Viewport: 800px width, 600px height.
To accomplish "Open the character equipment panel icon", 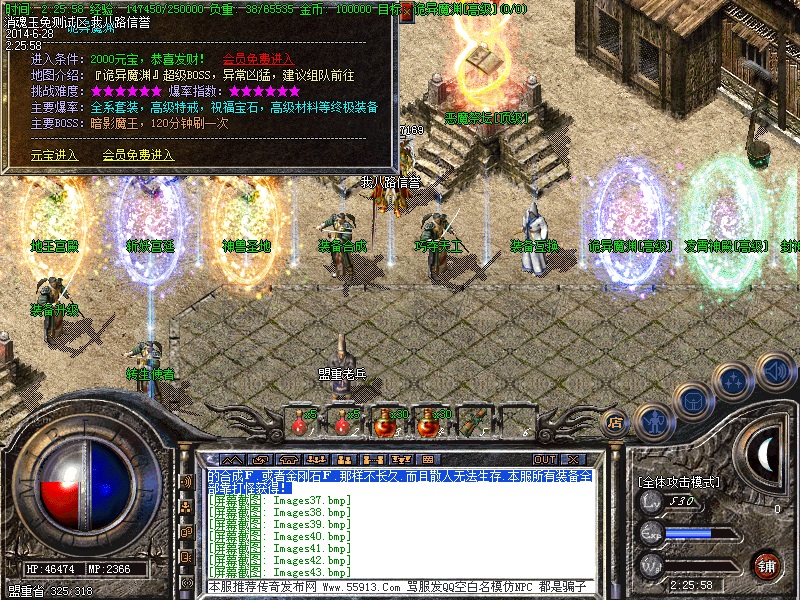I will [654, 420].
